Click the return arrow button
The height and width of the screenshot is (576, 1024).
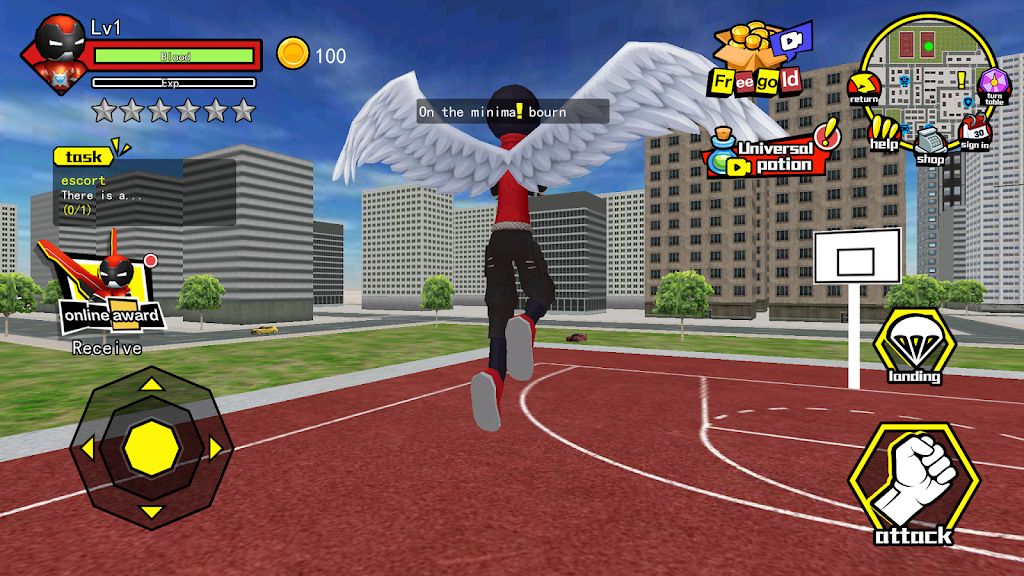(x=862, y=88)
